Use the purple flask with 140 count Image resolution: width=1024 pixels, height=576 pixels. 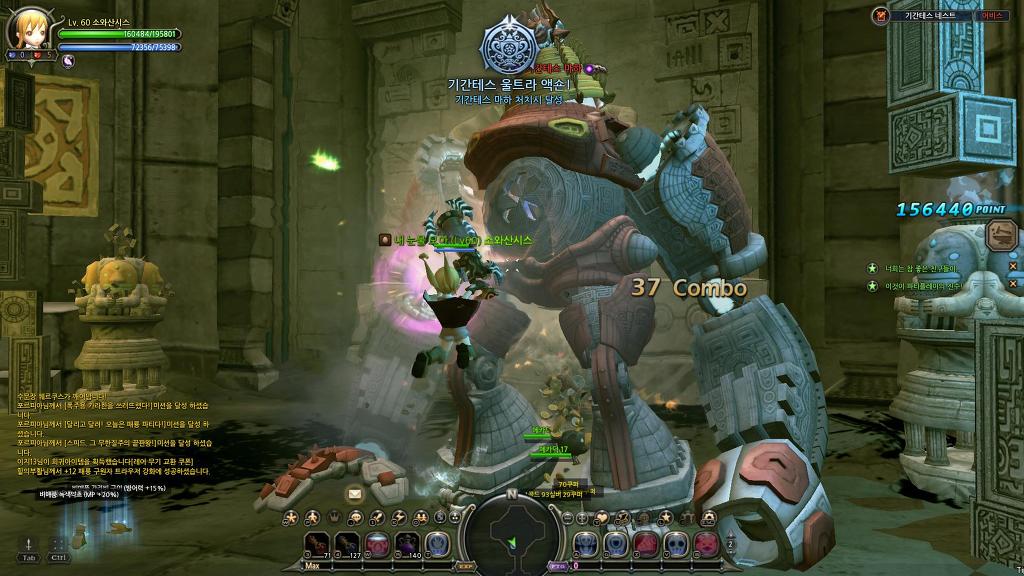click(407, 545)
